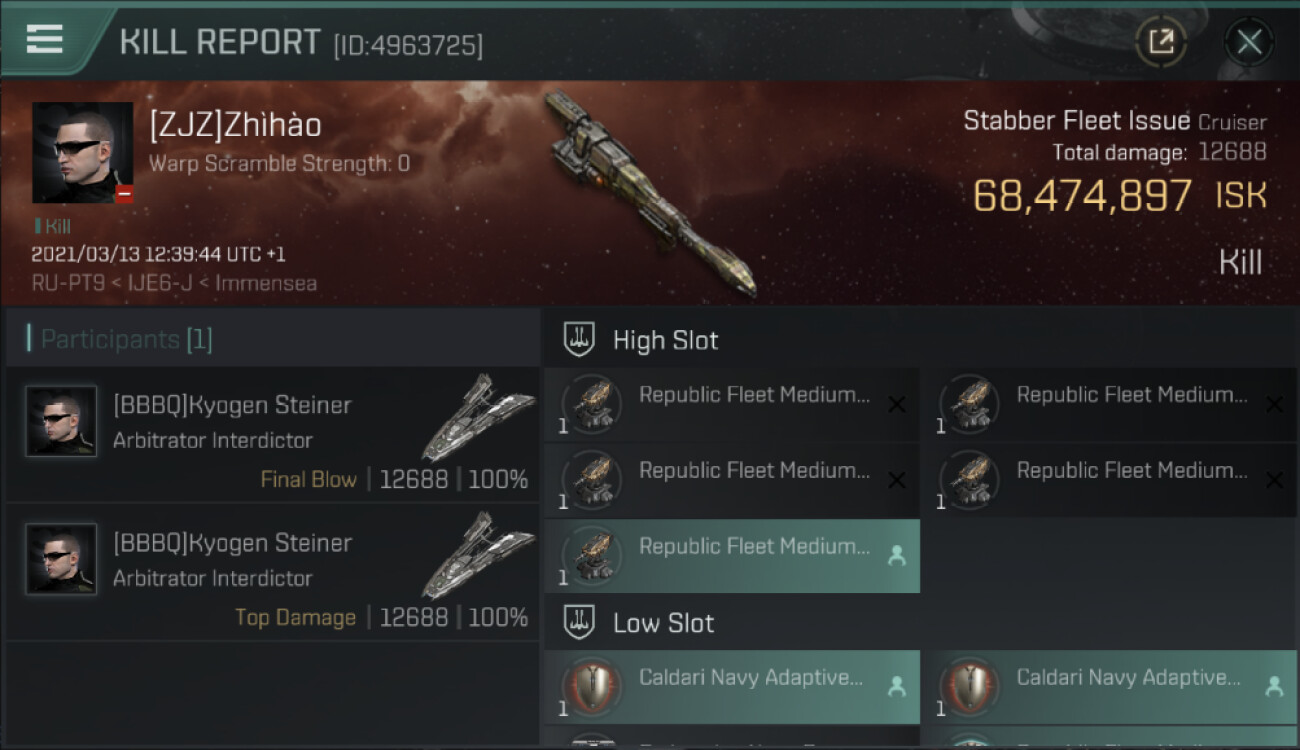Screen dimensions: 1300x750
Task: Expand the High Slot section
Action: (665, 340)
